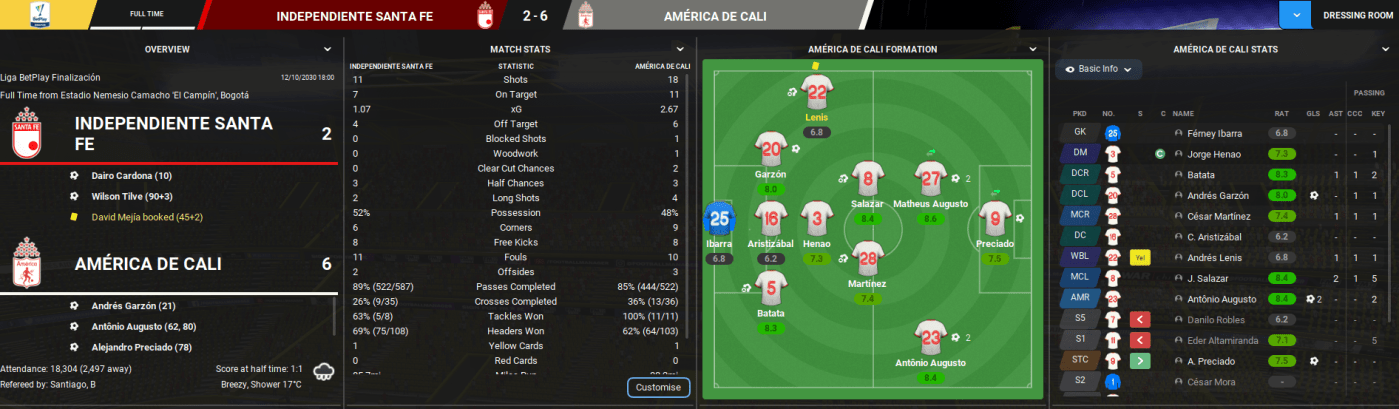Screen dimensions: 1399x409
Task: Open the dropdown arrow beside Dressing Room
Action: click(x=1297, y=16)
